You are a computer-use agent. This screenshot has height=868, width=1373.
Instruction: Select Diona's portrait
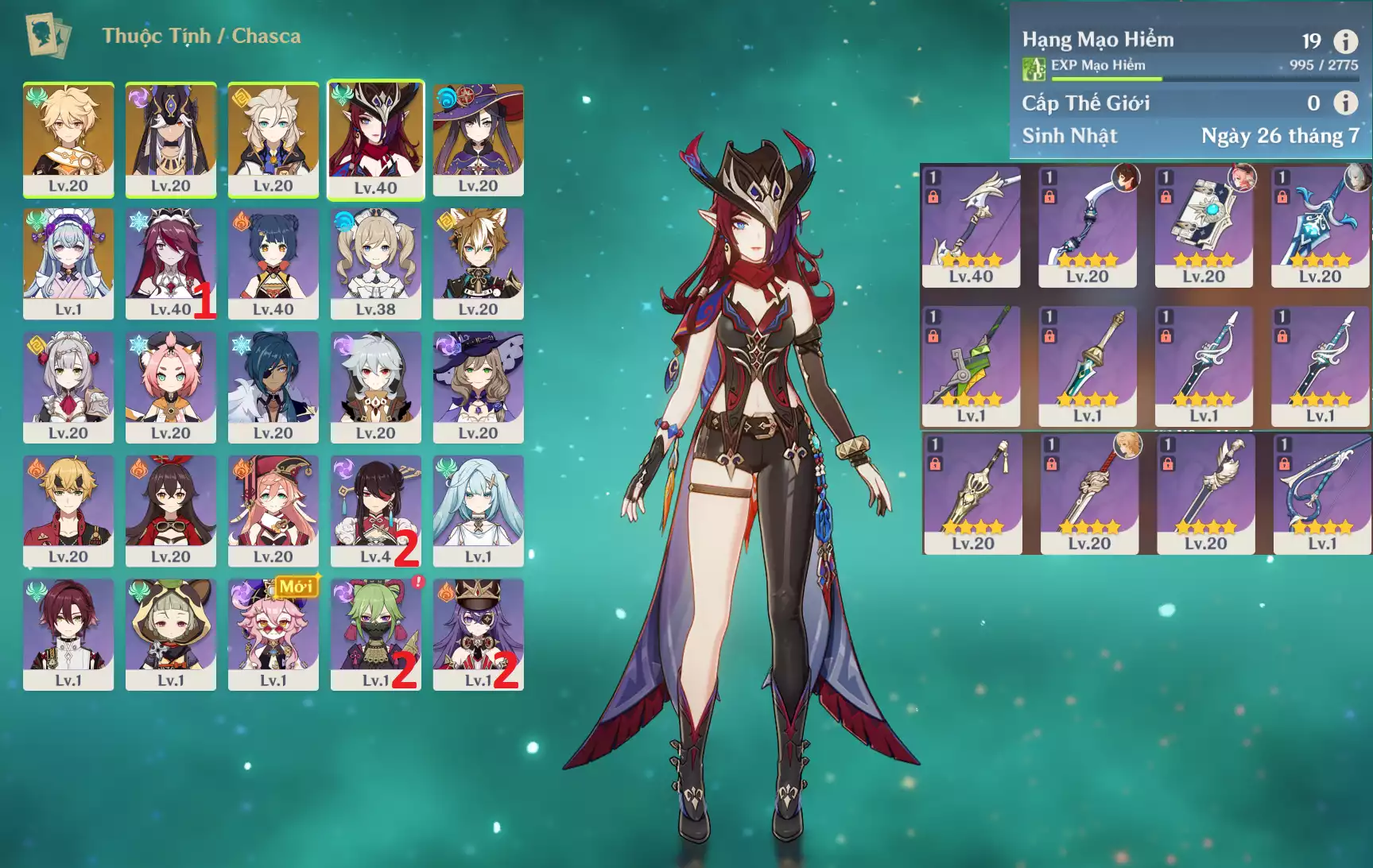pyautogui.click(x=171, y=386)
